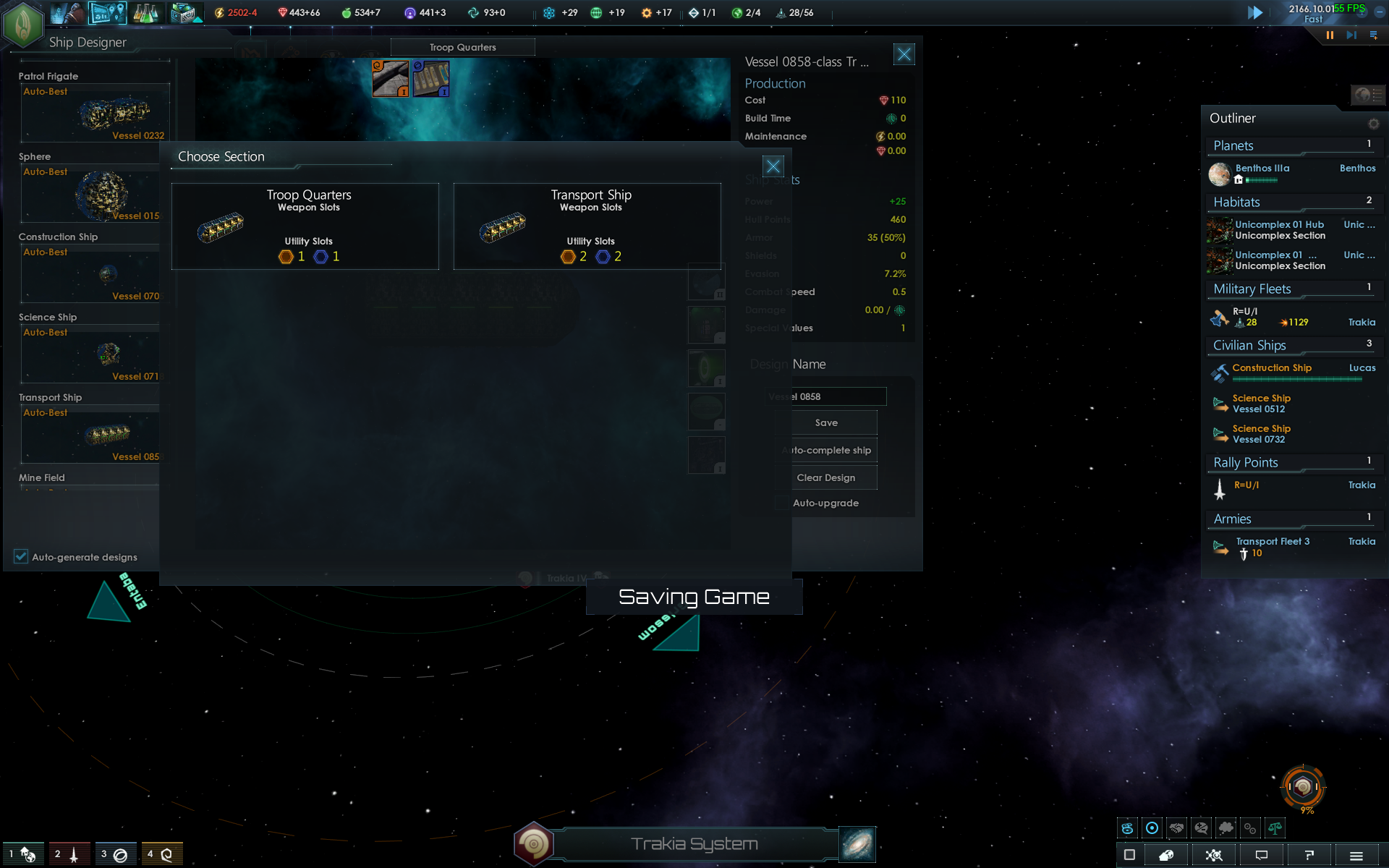Save the current ship design
The width and height of the screenshot is (1389, 868).
pos(826,422)
